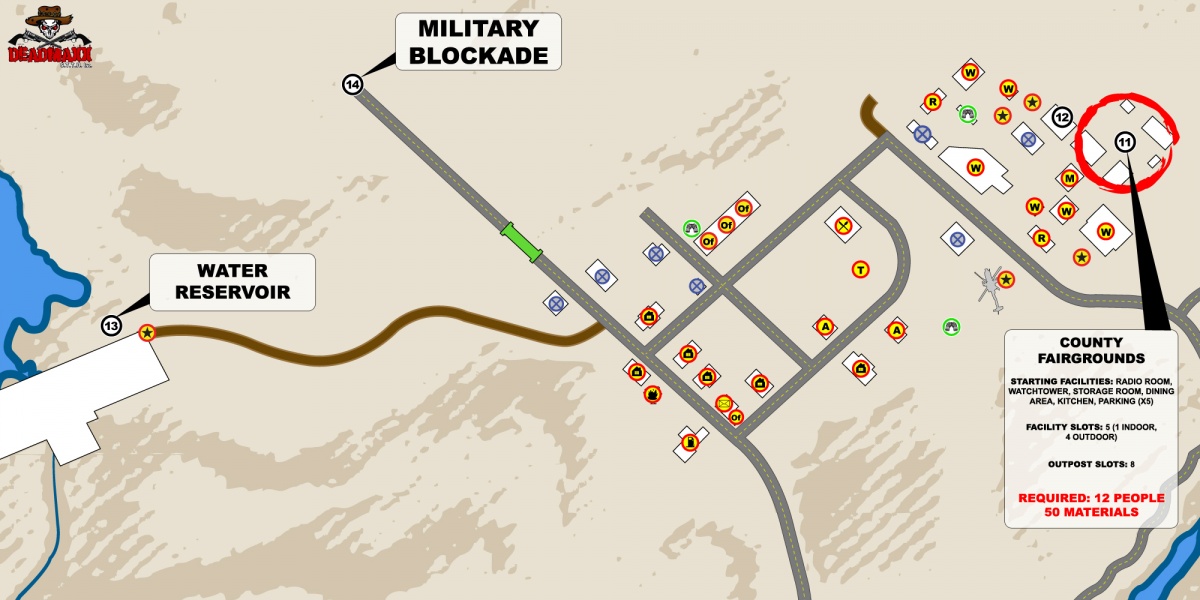
Task: Select map marker number 14
Action: point(352,85)
